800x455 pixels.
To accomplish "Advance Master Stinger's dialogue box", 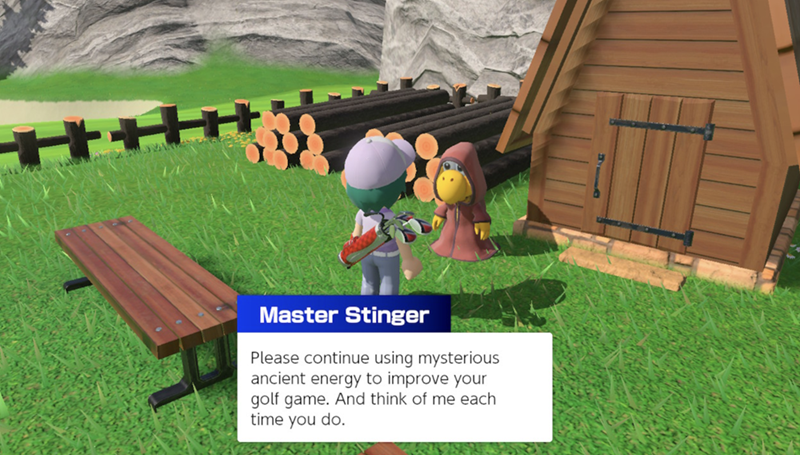I will point(394,386).
